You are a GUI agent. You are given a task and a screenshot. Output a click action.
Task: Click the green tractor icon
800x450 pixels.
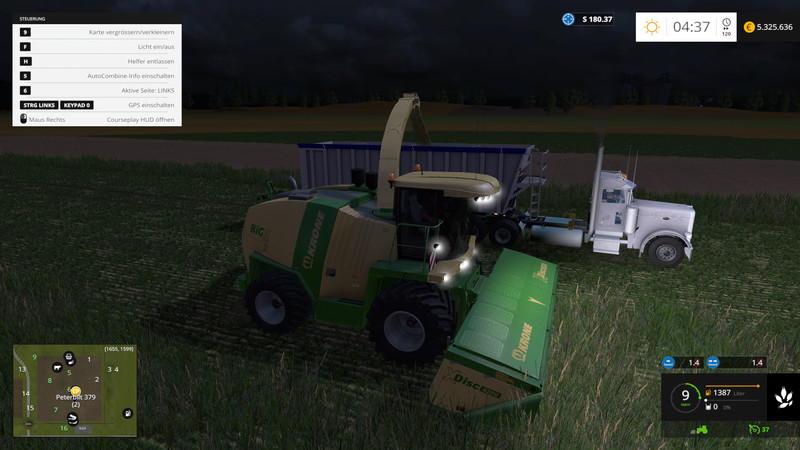coord(702,430)
